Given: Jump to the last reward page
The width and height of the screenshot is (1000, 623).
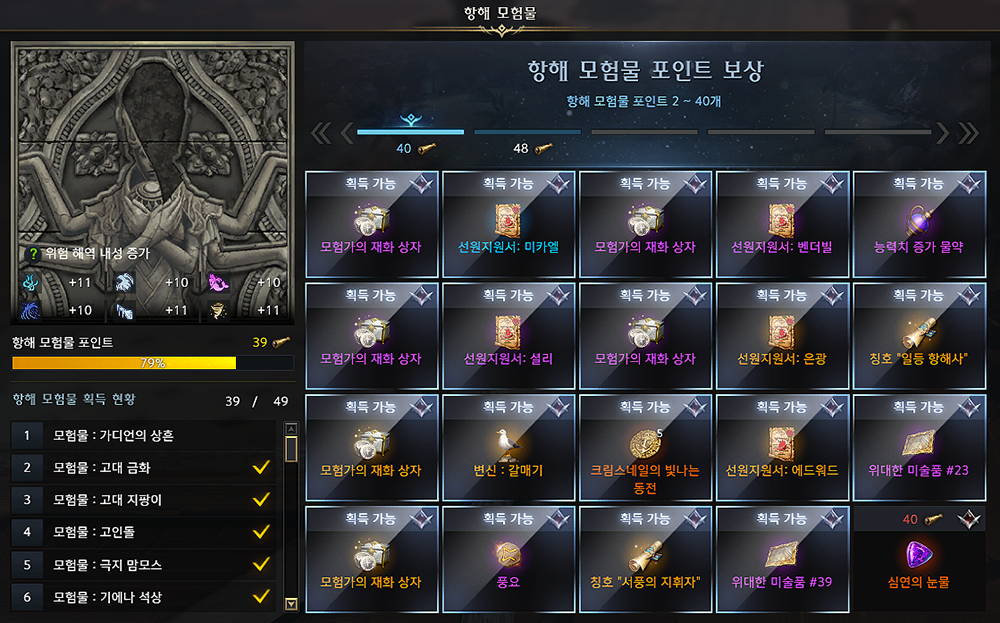Looking at the screenshot, I should coord(968,133).
